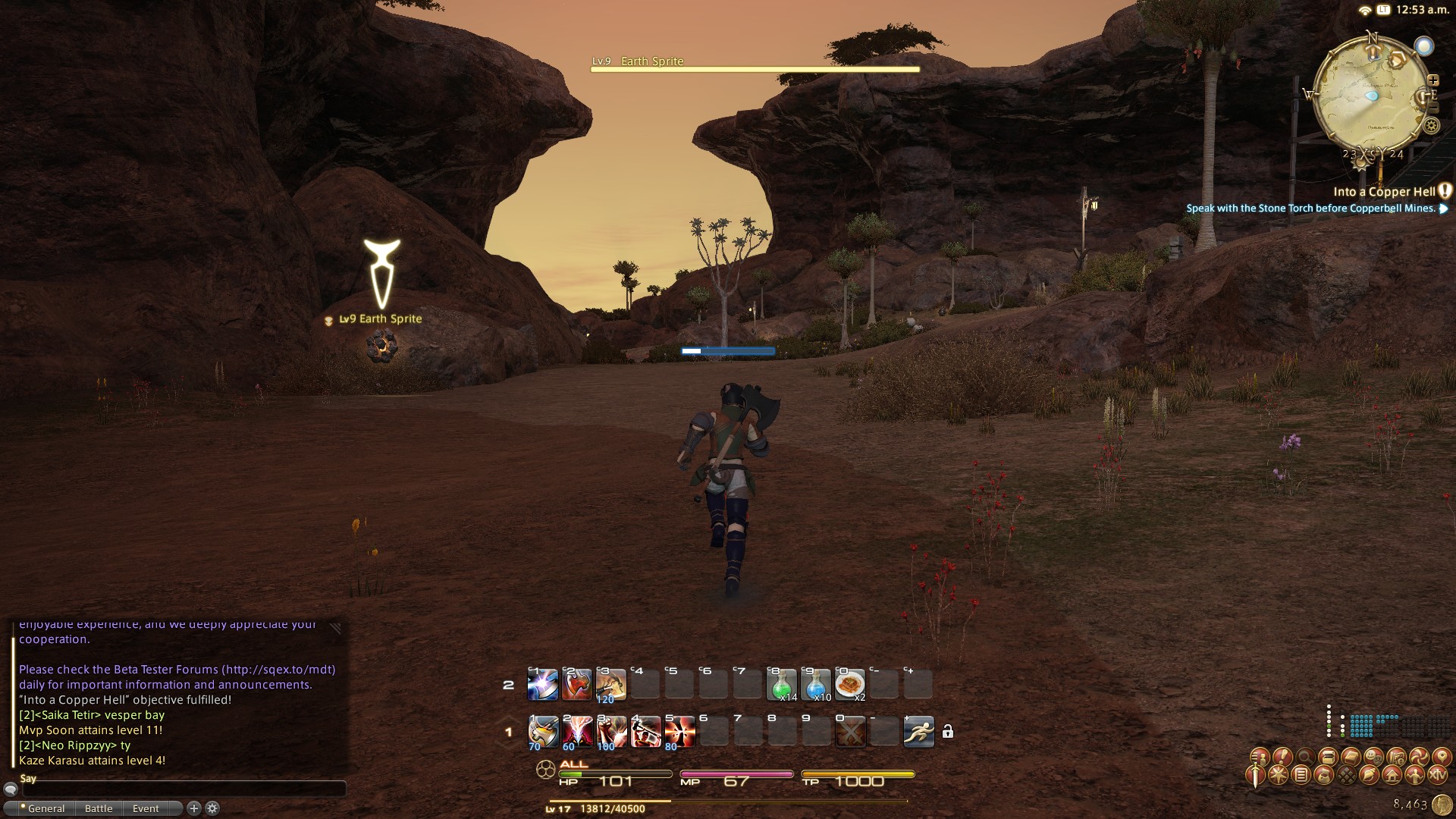Activate the Sprint running-figure action
The image size is (1456, 819).
tap(918, 732)
